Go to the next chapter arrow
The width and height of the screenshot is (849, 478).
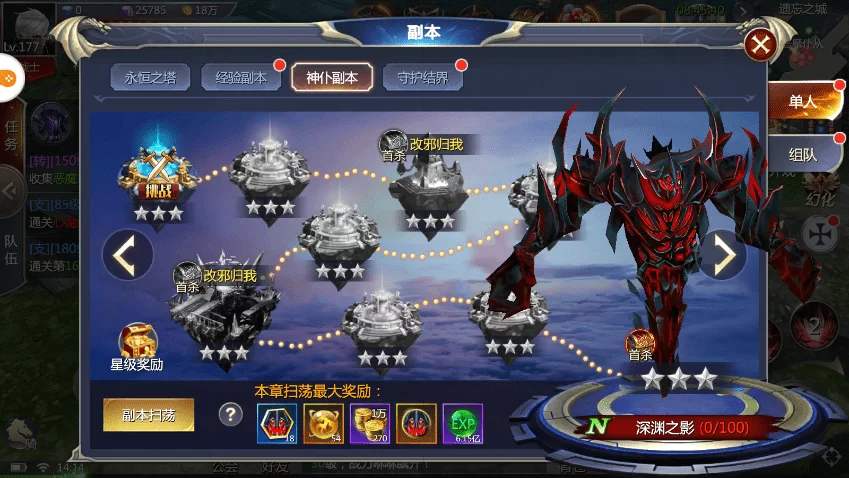722,256
